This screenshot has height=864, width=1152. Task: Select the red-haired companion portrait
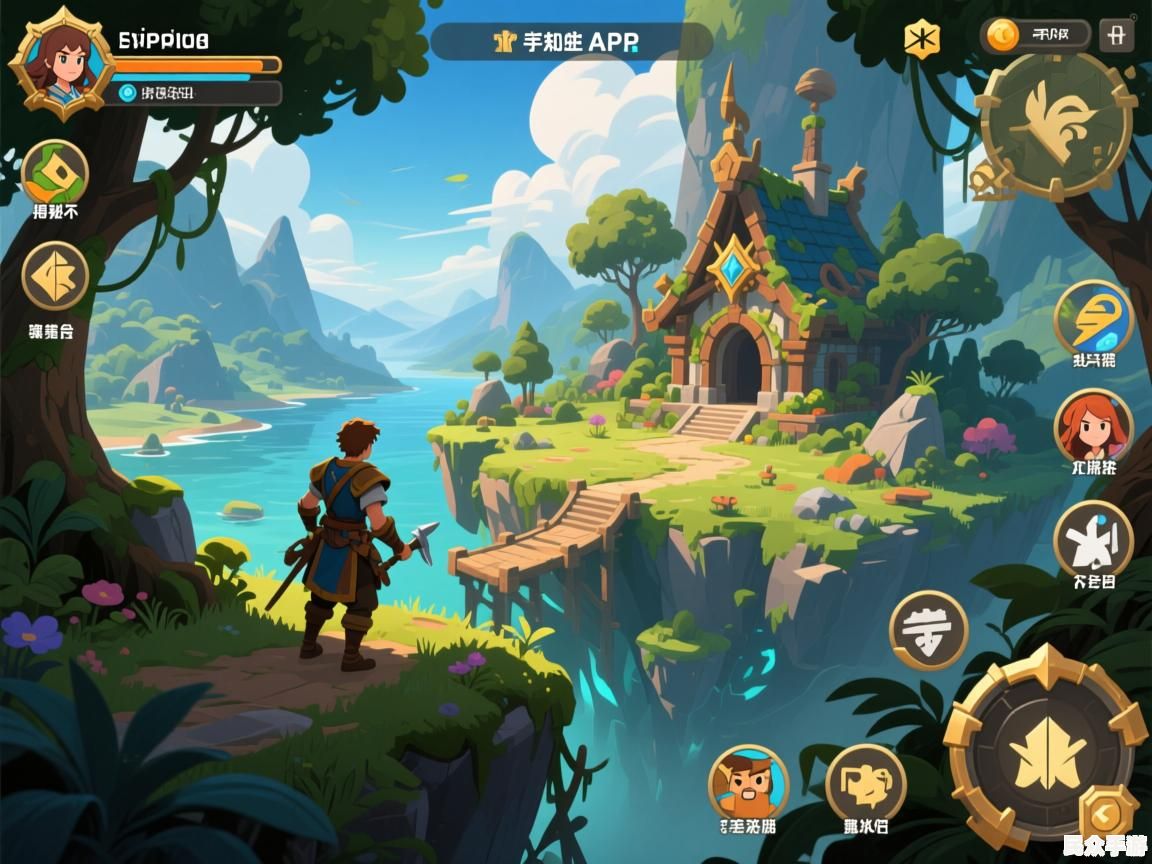pos(1093,425)
